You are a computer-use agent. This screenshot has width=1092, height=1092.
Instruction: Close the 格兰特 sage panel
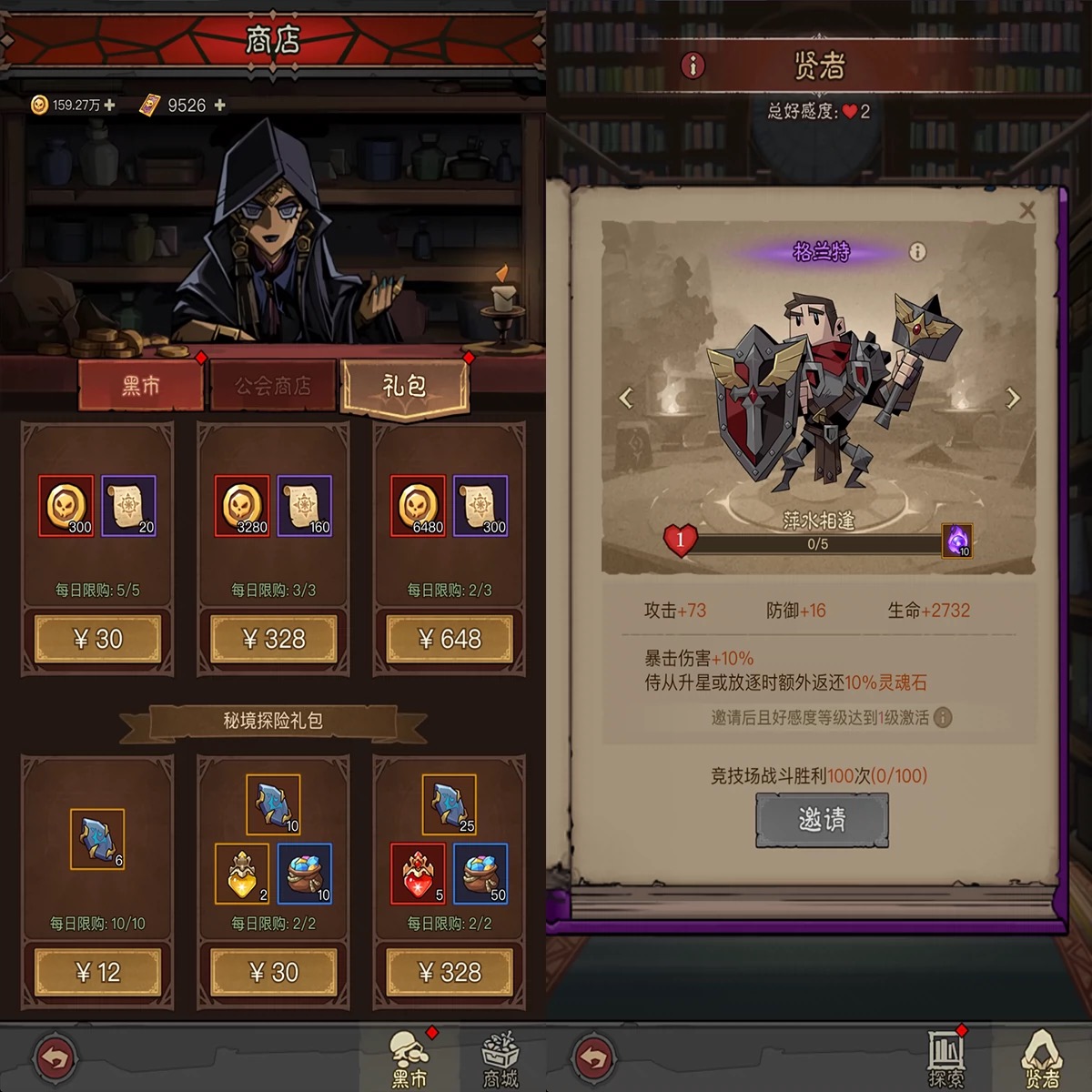pyautogui.click(x=1027, y=211)
